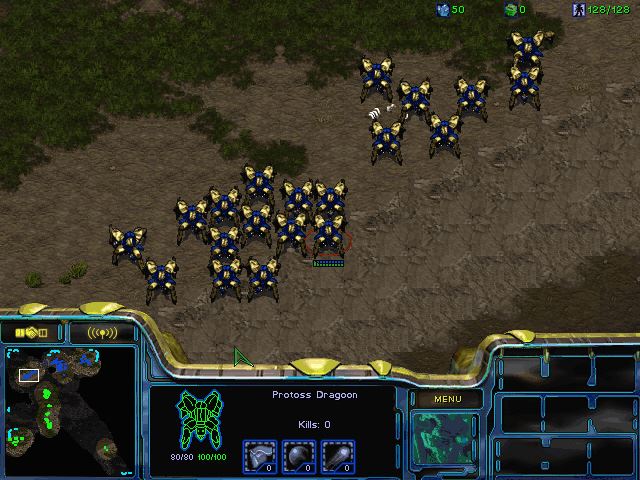Open the messaging signal button above minimap
Viewport: 640px width, 480px height.
pyautogui.click(x=101, y=331)
